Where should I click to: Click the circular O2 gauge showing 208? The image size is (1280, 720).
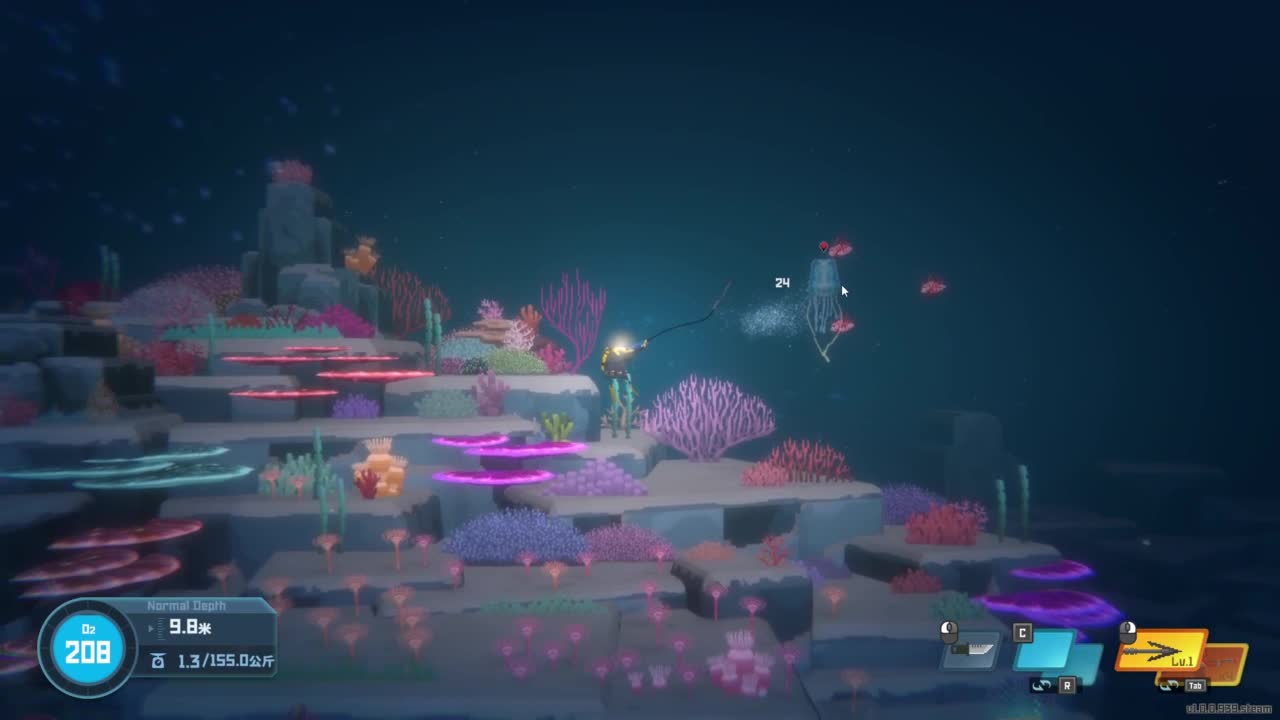click(85, 650)
